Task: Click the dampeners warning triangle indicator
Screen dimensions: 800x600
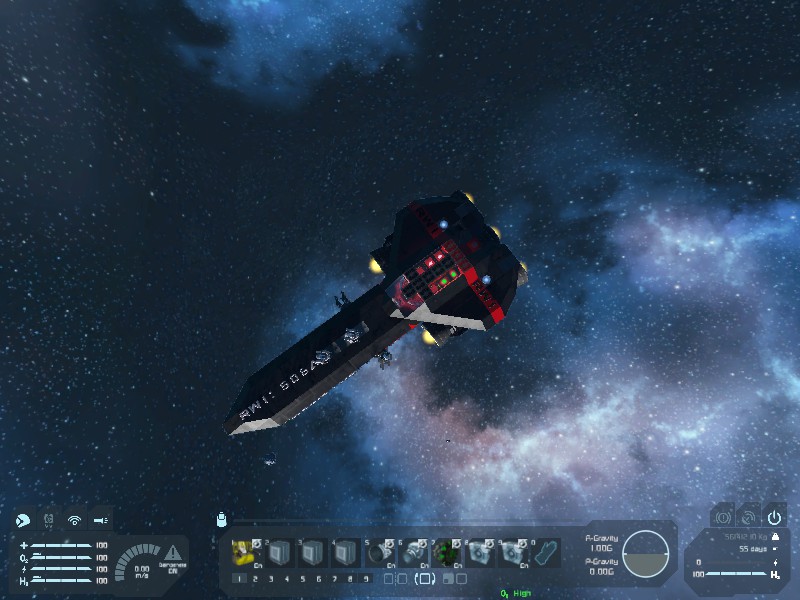Action: pos(173,551)
